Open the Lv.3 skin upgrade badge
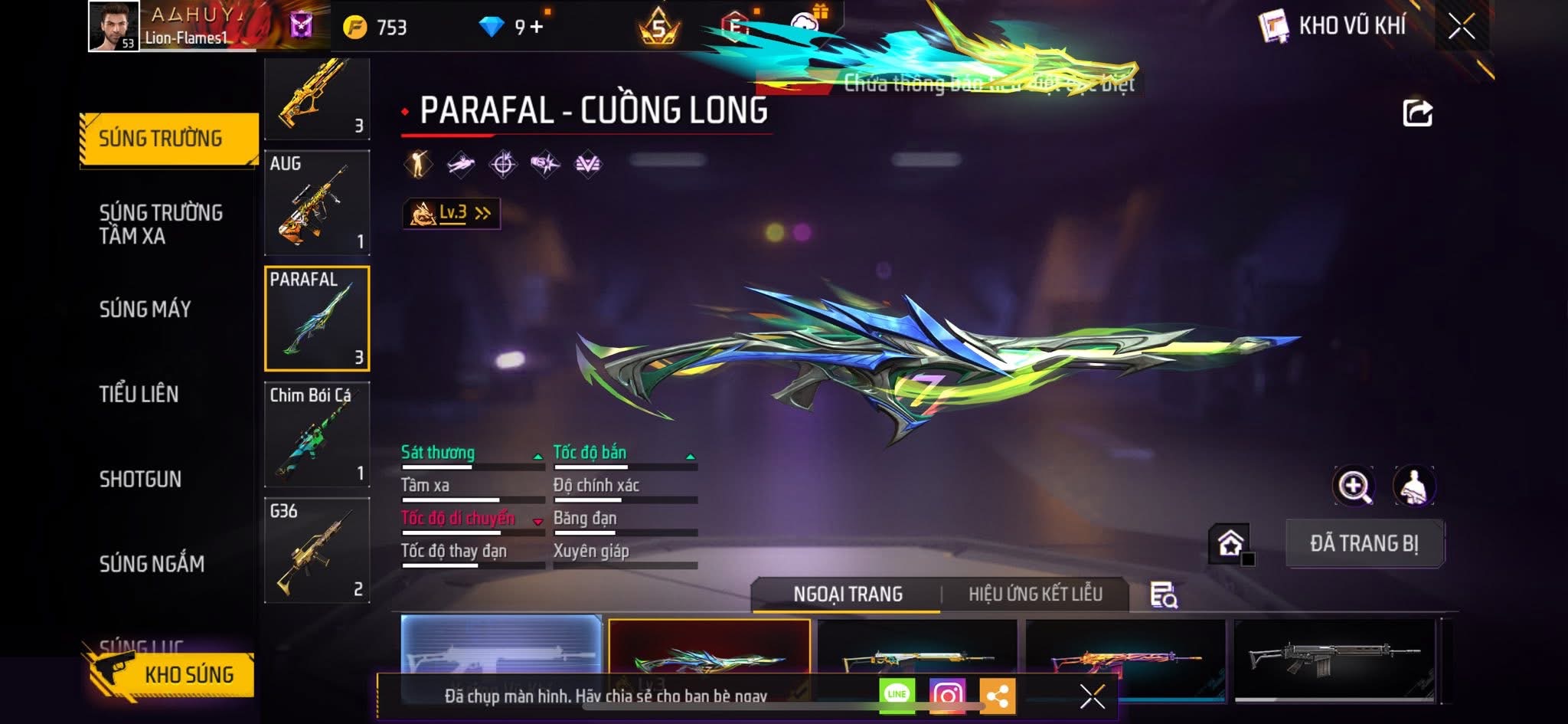1568x724 pixels. coord(451,213)
